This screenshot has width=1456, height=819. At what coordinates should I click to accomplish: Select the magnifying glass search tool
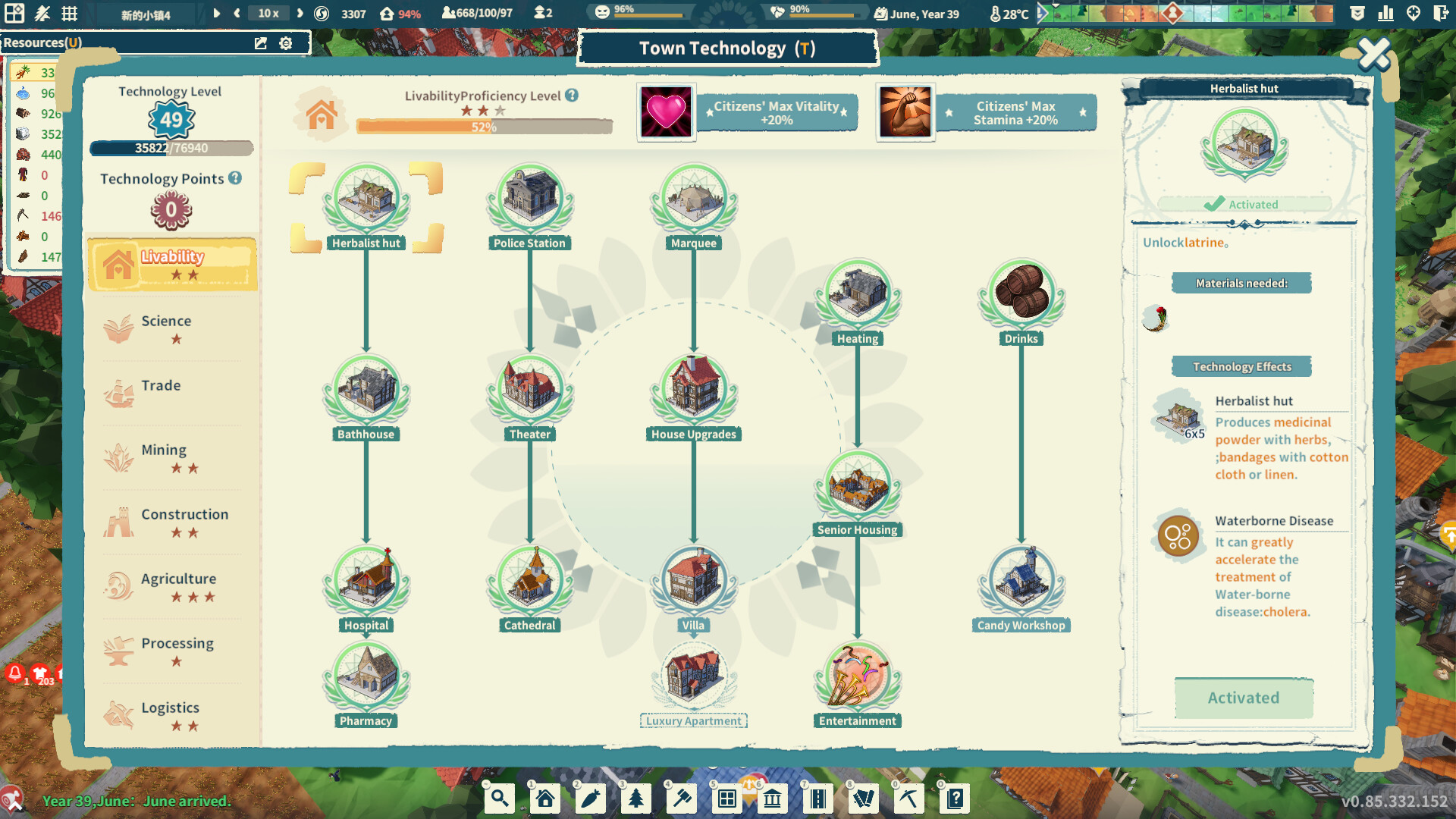coord(499,798)
